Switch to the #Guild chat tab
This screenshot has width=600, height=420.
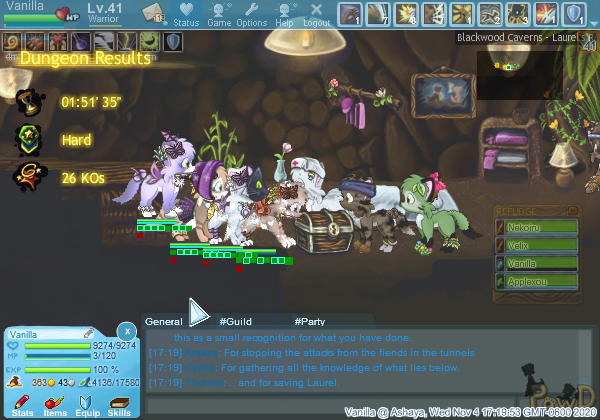(235, 321)
